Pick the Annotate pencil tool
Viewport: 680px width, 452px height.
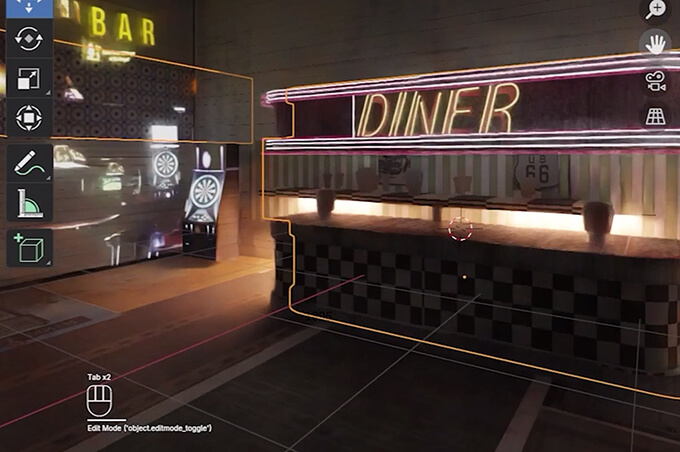[x=29, y=164]
